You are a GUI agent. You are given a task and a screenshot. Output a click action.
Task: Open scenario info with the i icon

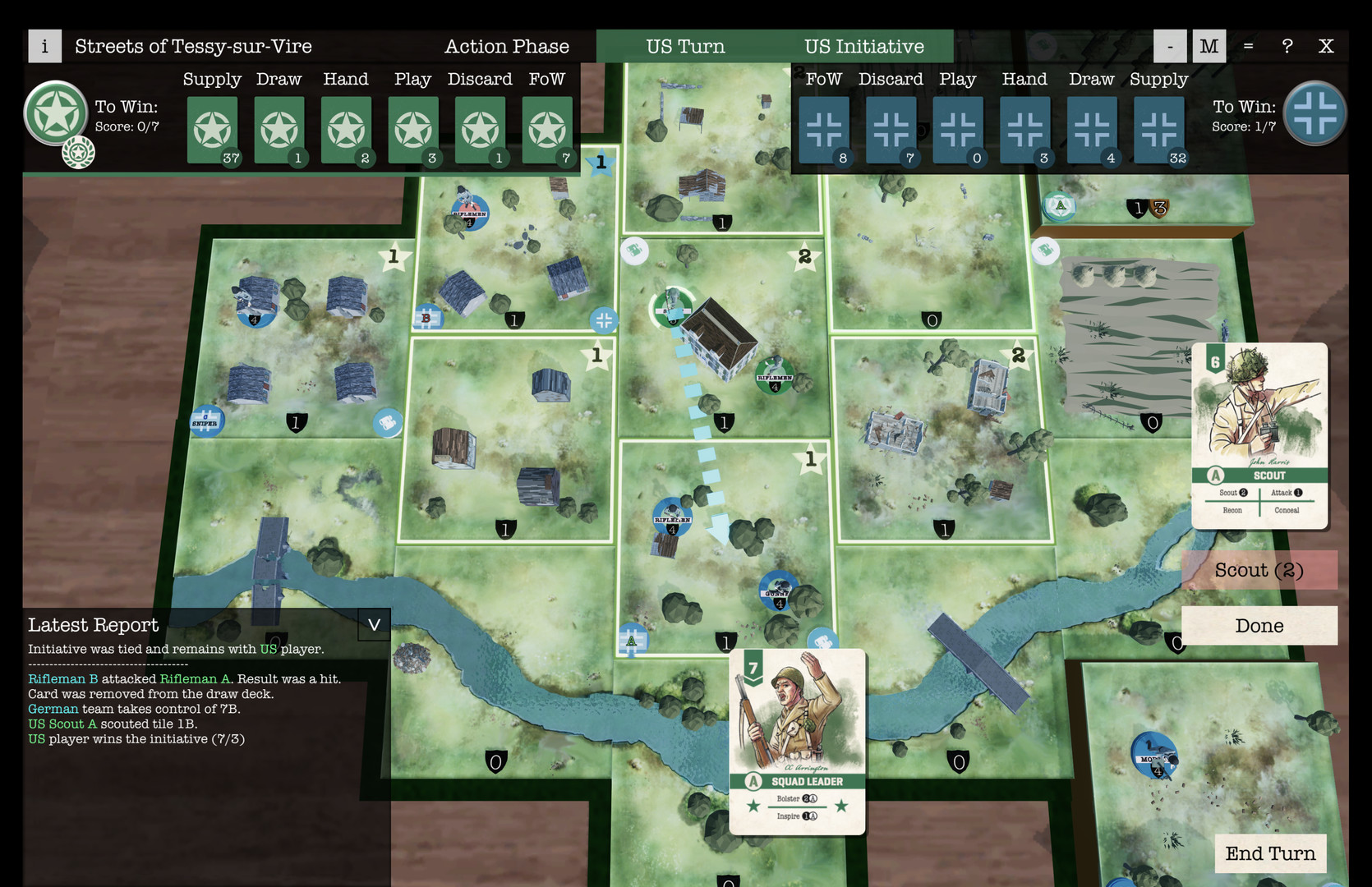point(44,46)
